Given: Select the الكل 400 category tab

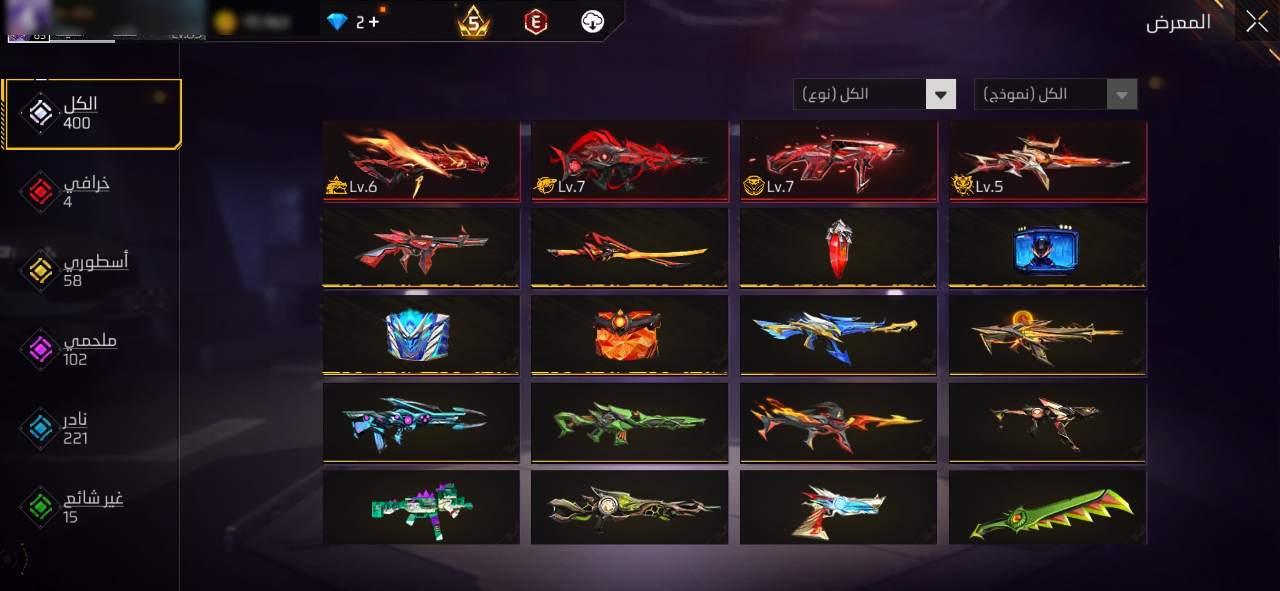Looking at the screenshot, I should click(92, 114).
